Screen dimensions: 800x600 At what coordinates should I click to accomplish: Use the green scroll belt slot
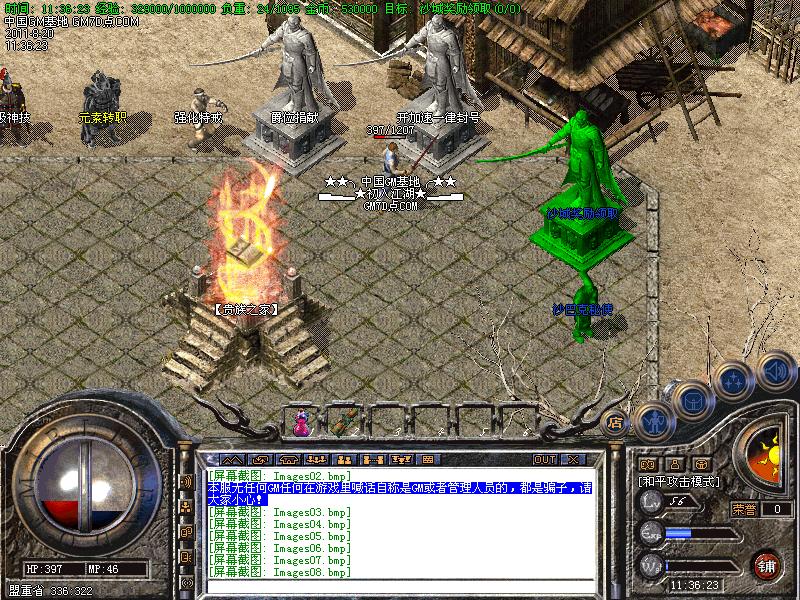pos(346,422)
